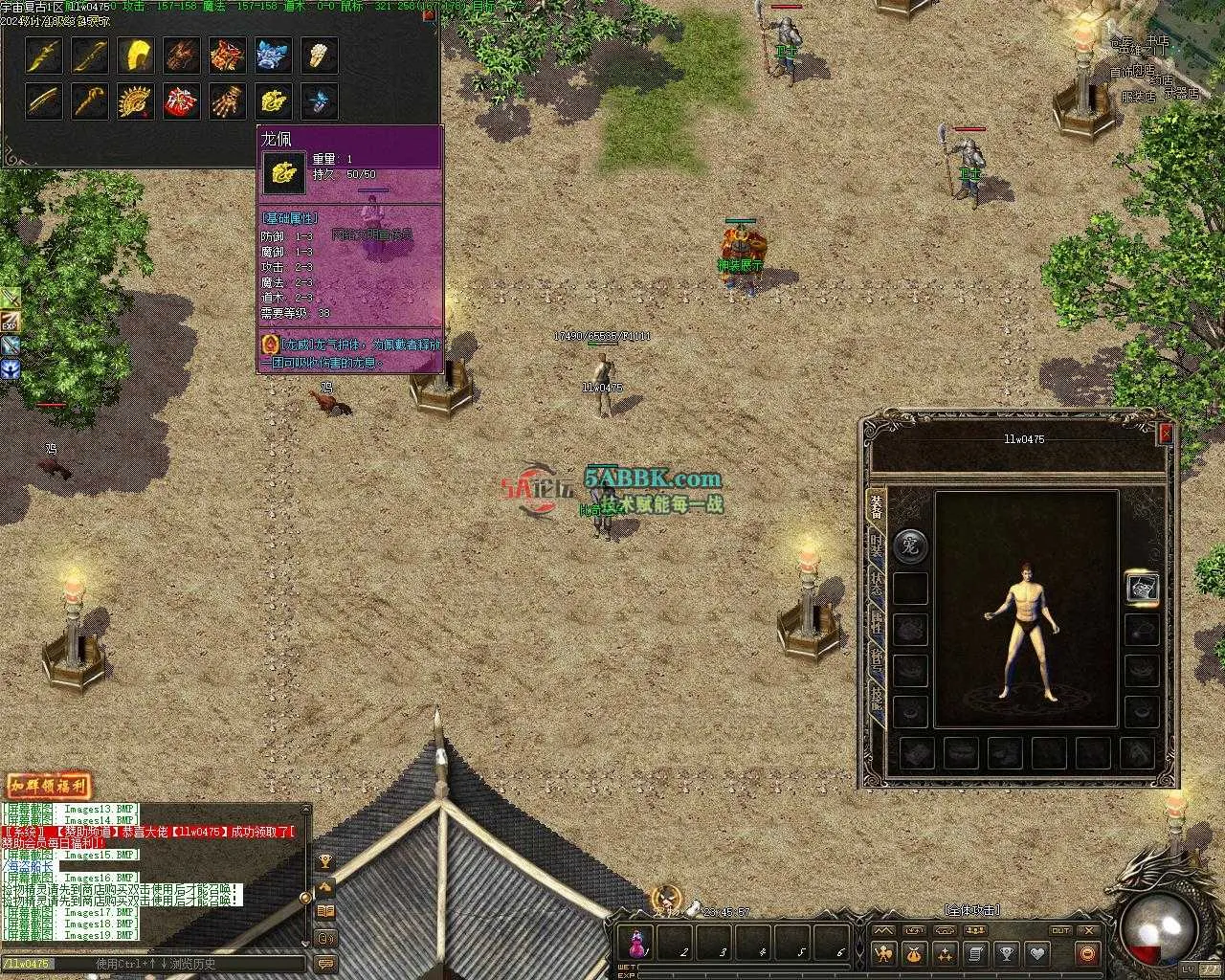Select the blue crystal armor item
Viewport: 1225px width, 980px height.
pyautogui.click(x=274, y=56)
